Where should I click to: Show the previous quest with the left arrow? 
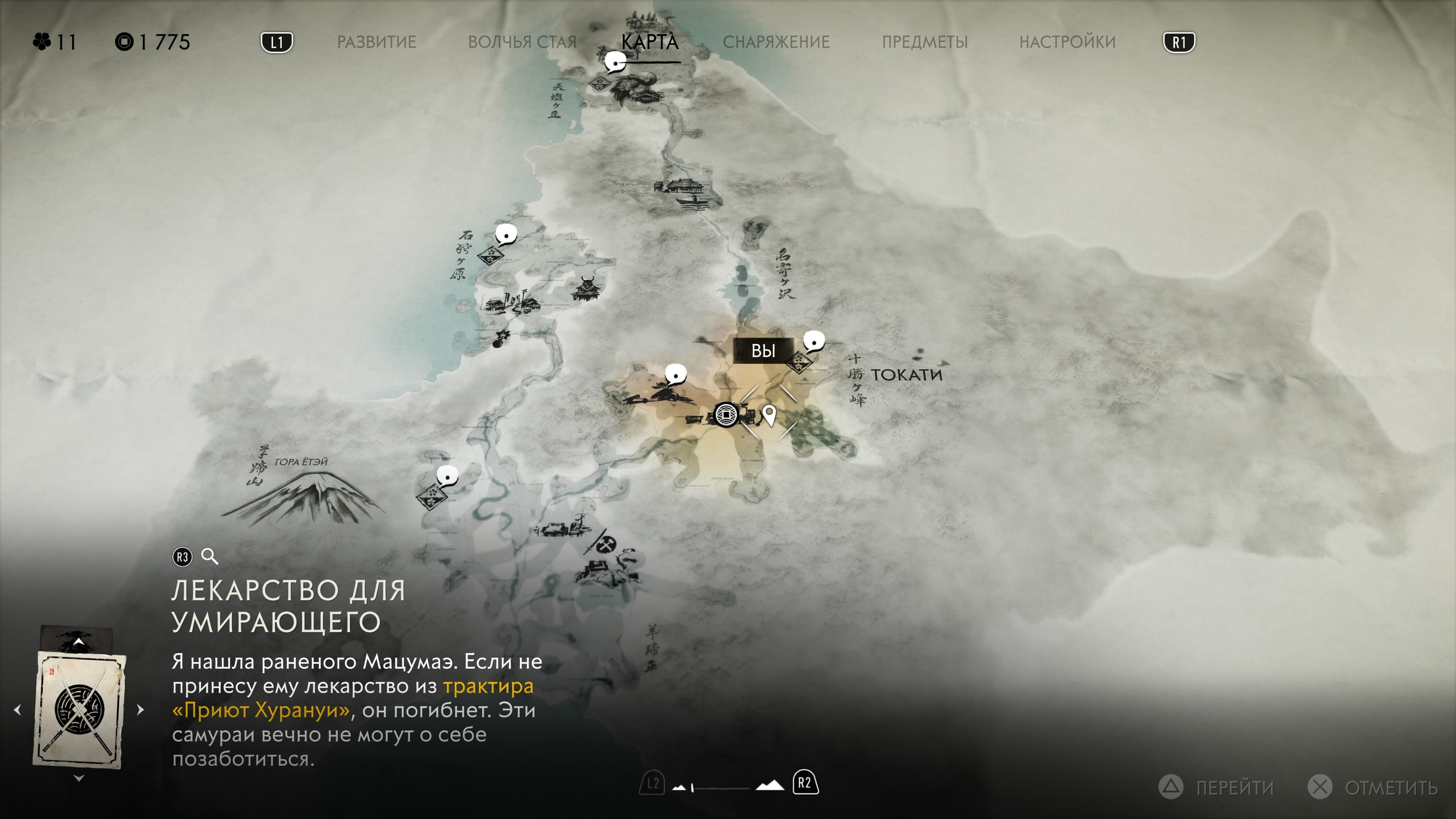pos(17,710)
